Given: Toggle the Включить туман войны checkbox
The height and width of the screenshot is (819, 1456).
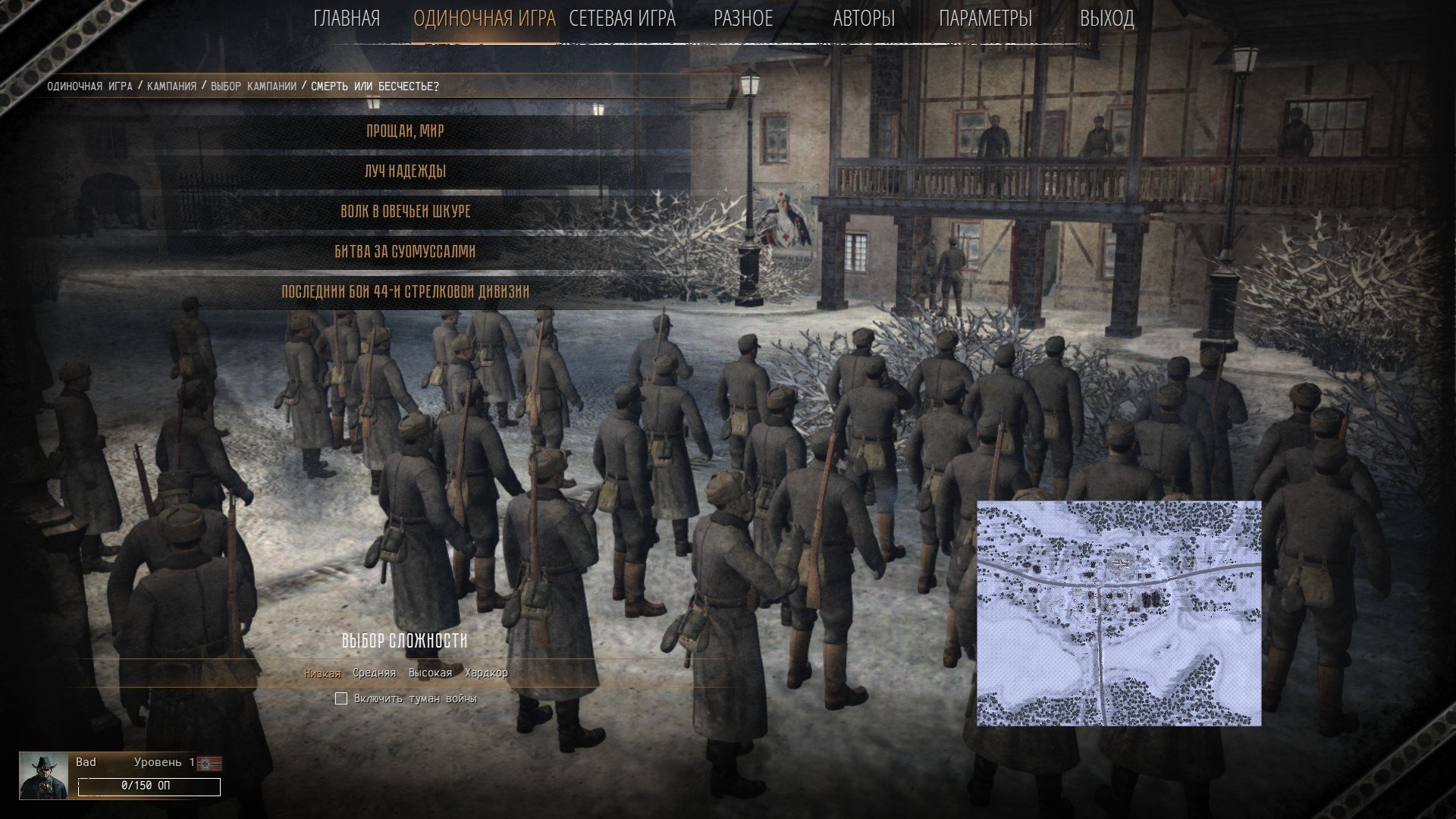Looking at the screenshot, I should [341, 698].
